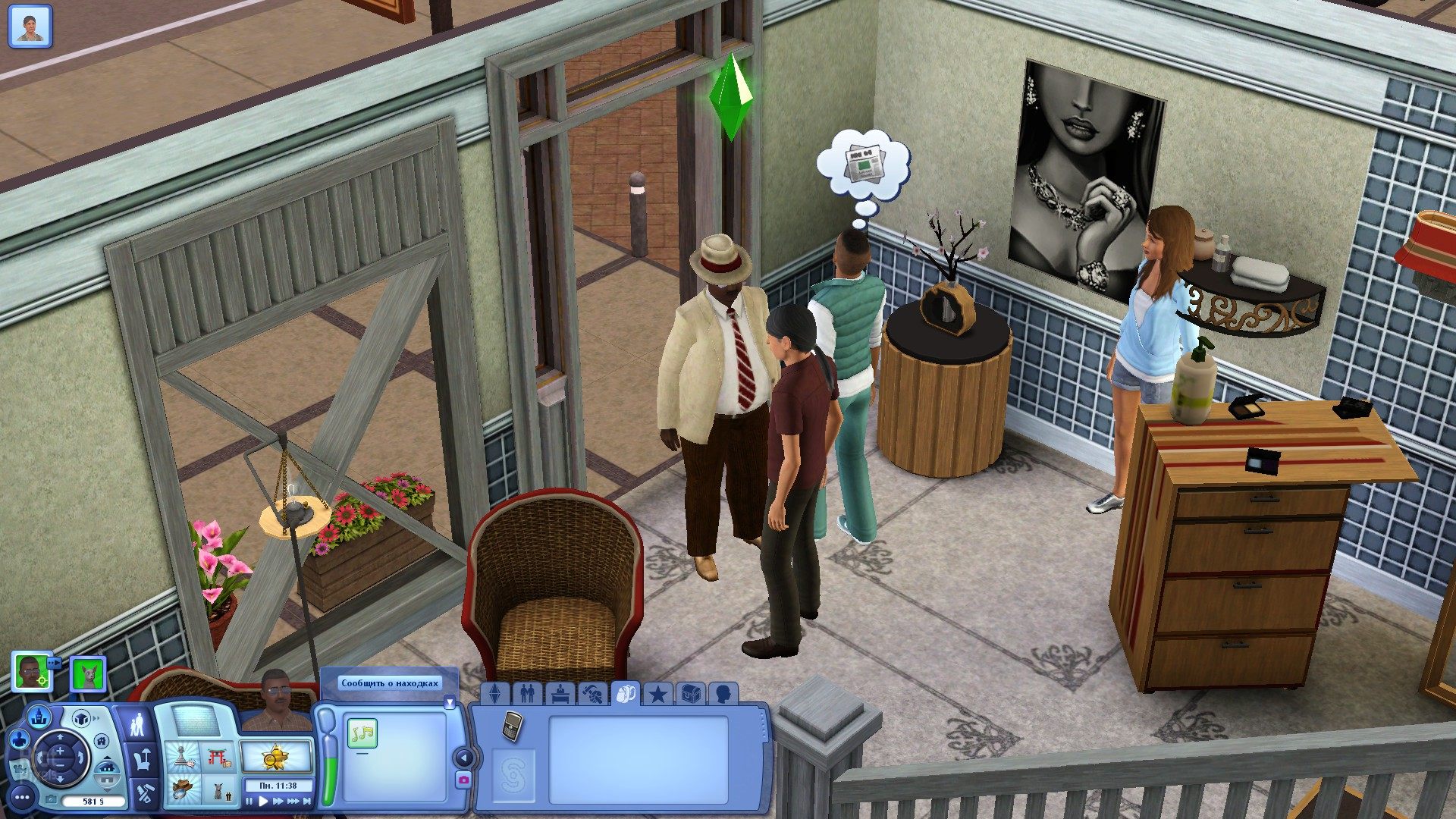This screenshot has width=1456, height=819.
Task: Set the game to normal play speed
Action: point(263,801)
